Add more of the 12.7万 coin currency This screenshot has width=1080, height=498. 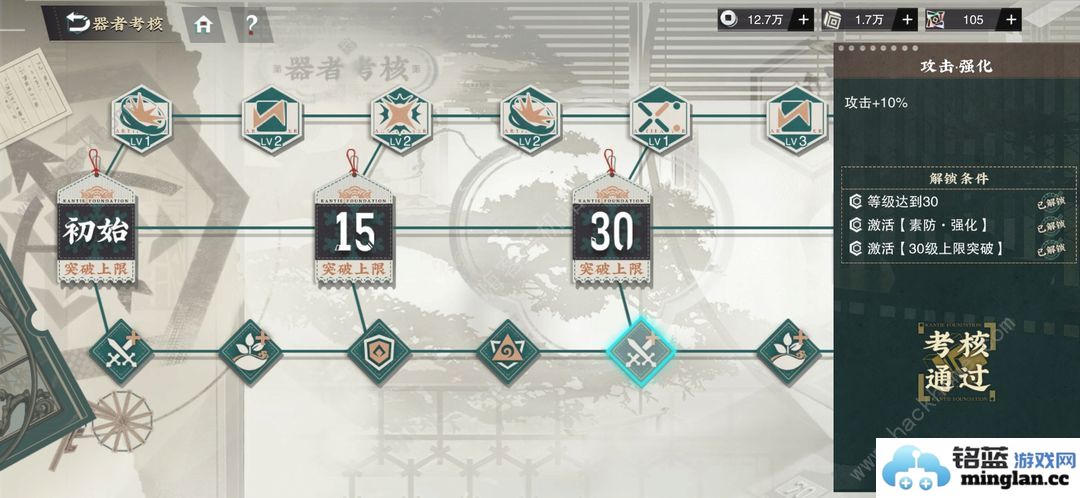[804, 19]
